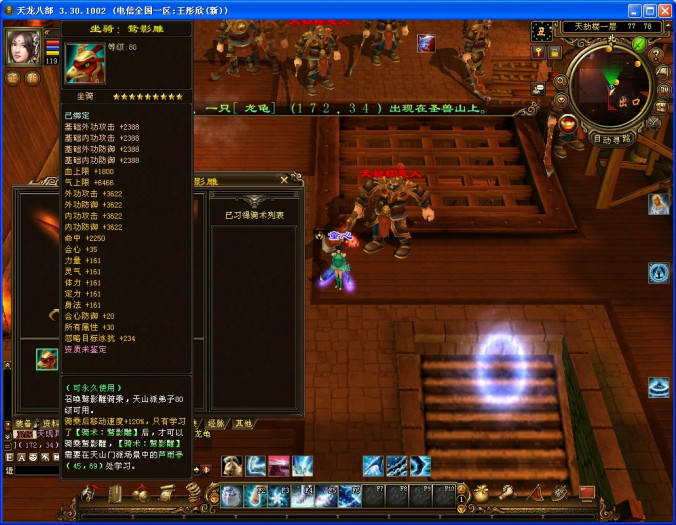Close the game window

pos(663,9)
